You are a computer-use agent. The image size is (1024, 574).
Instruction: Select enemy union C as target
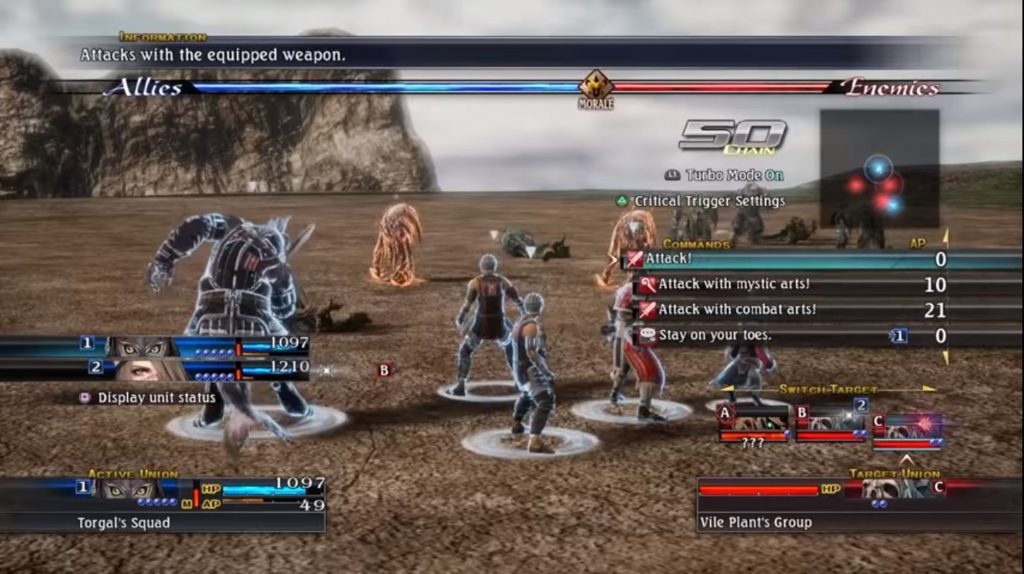pyautogui.click(x=906, y=426)
